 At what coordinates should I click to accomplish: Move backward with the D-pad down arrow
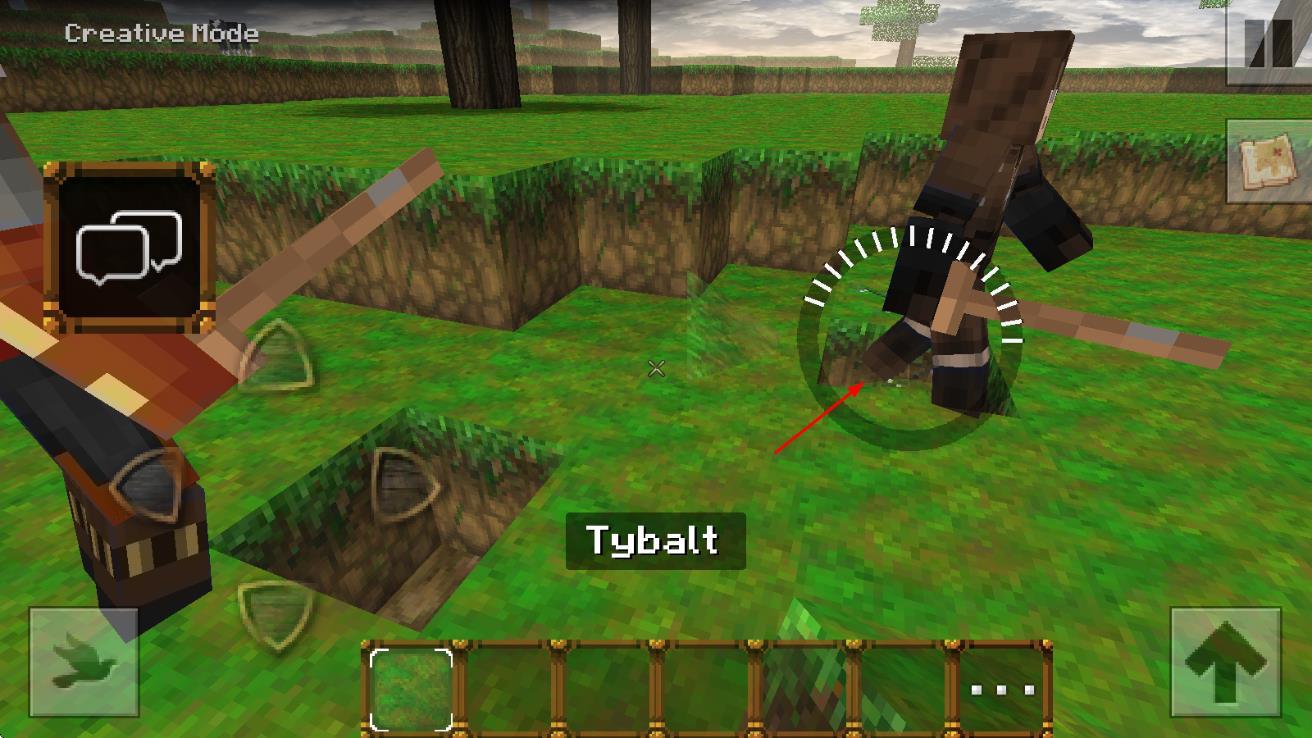coord(274,603)
